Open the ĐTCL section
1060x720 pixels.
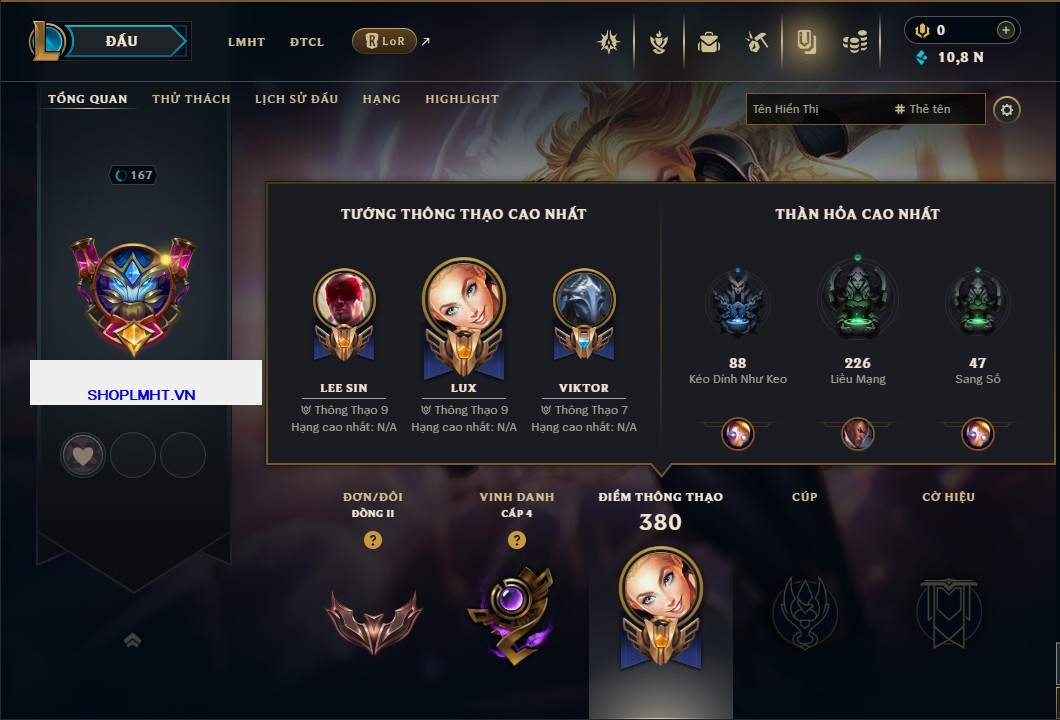coord(307,42)
